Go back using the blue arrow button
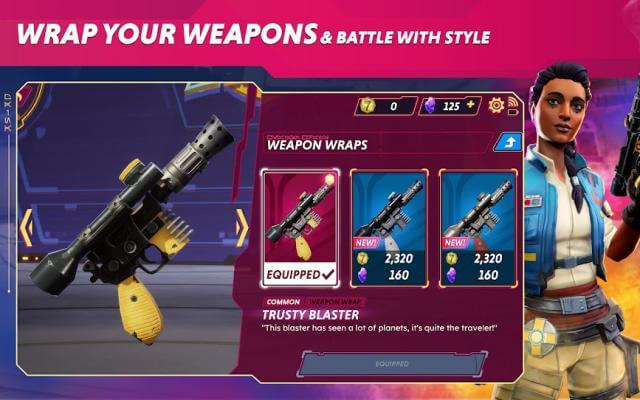This screenshot has height=400, width=640. 506,143
